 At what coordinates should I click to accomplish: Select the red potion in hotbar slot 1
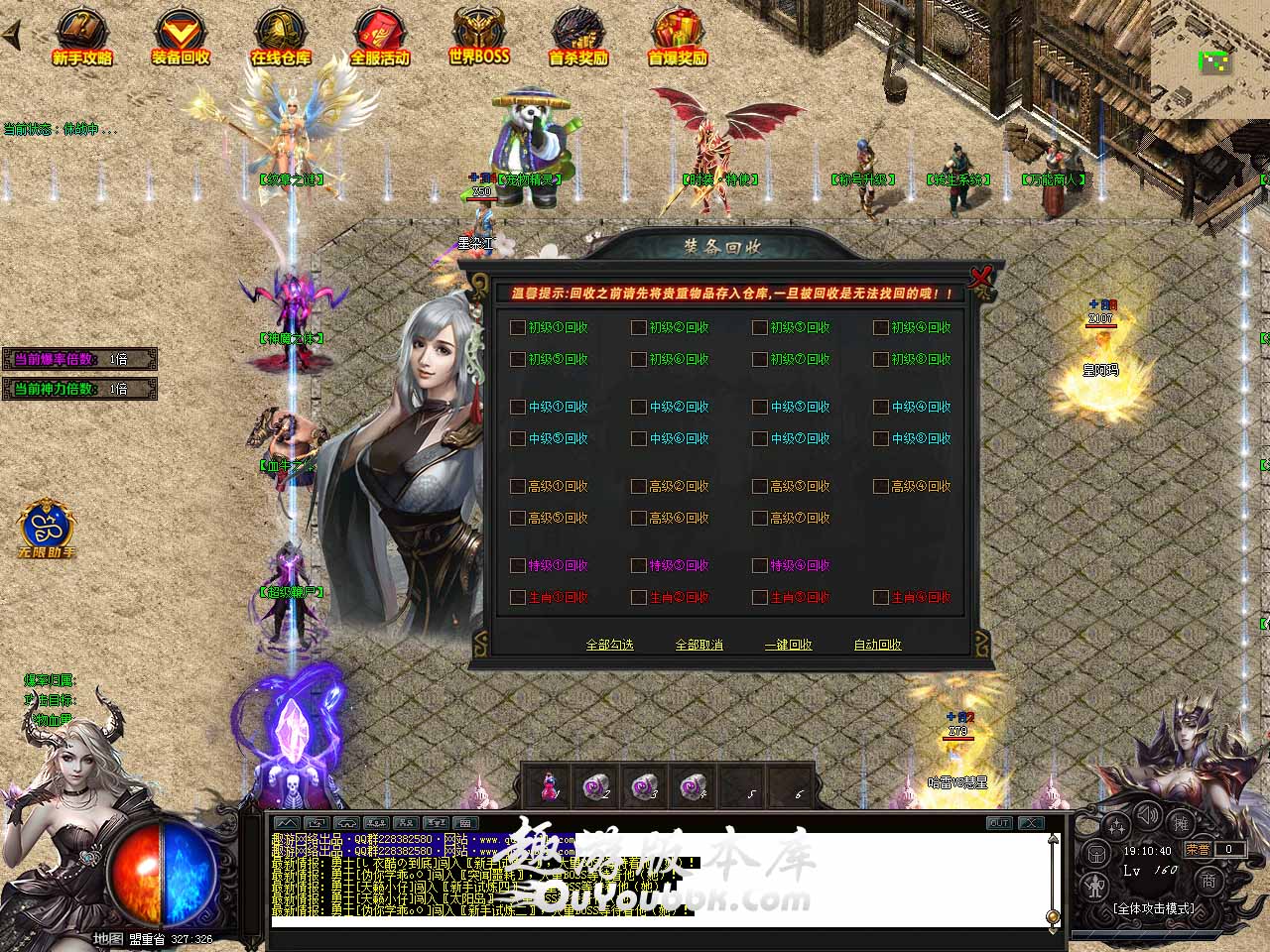[549, 786]
